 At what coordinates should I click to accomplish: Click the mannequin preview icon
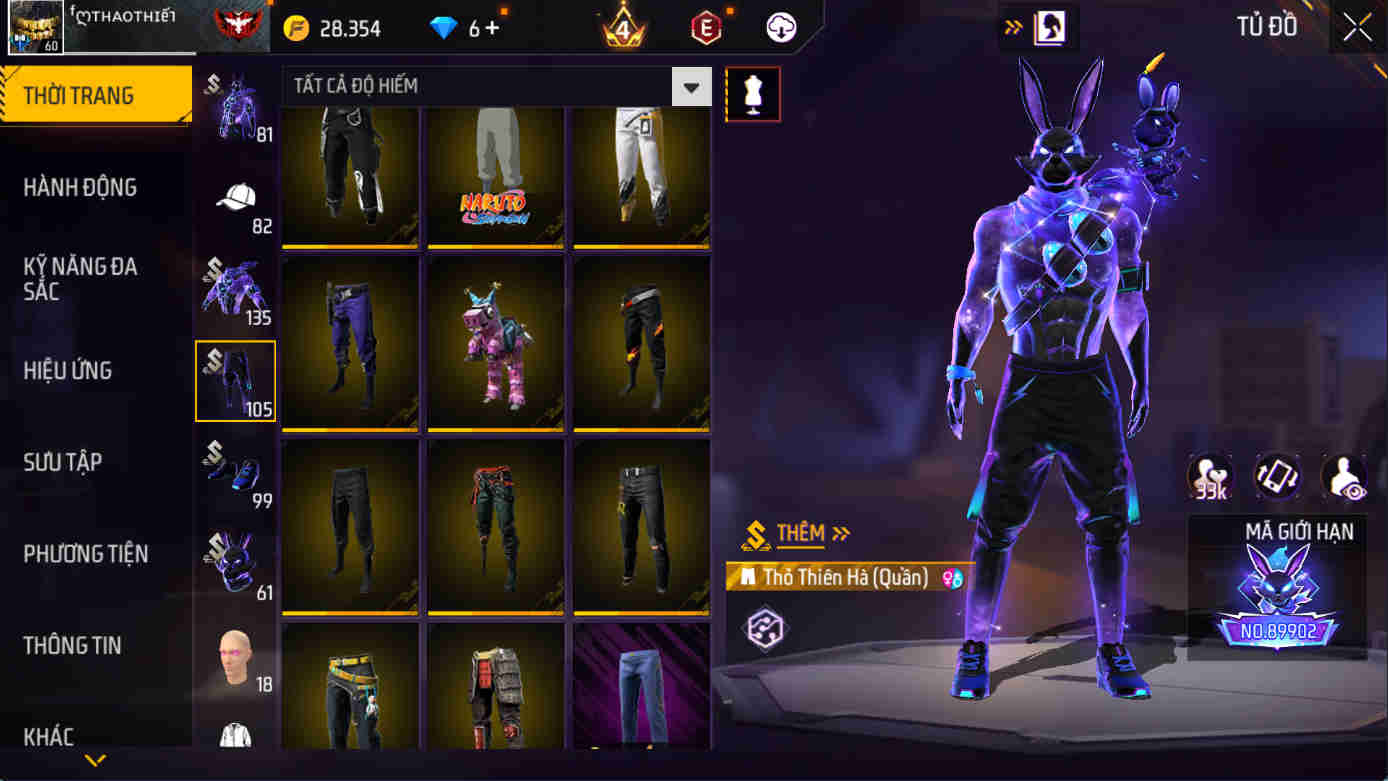point(753,93)
